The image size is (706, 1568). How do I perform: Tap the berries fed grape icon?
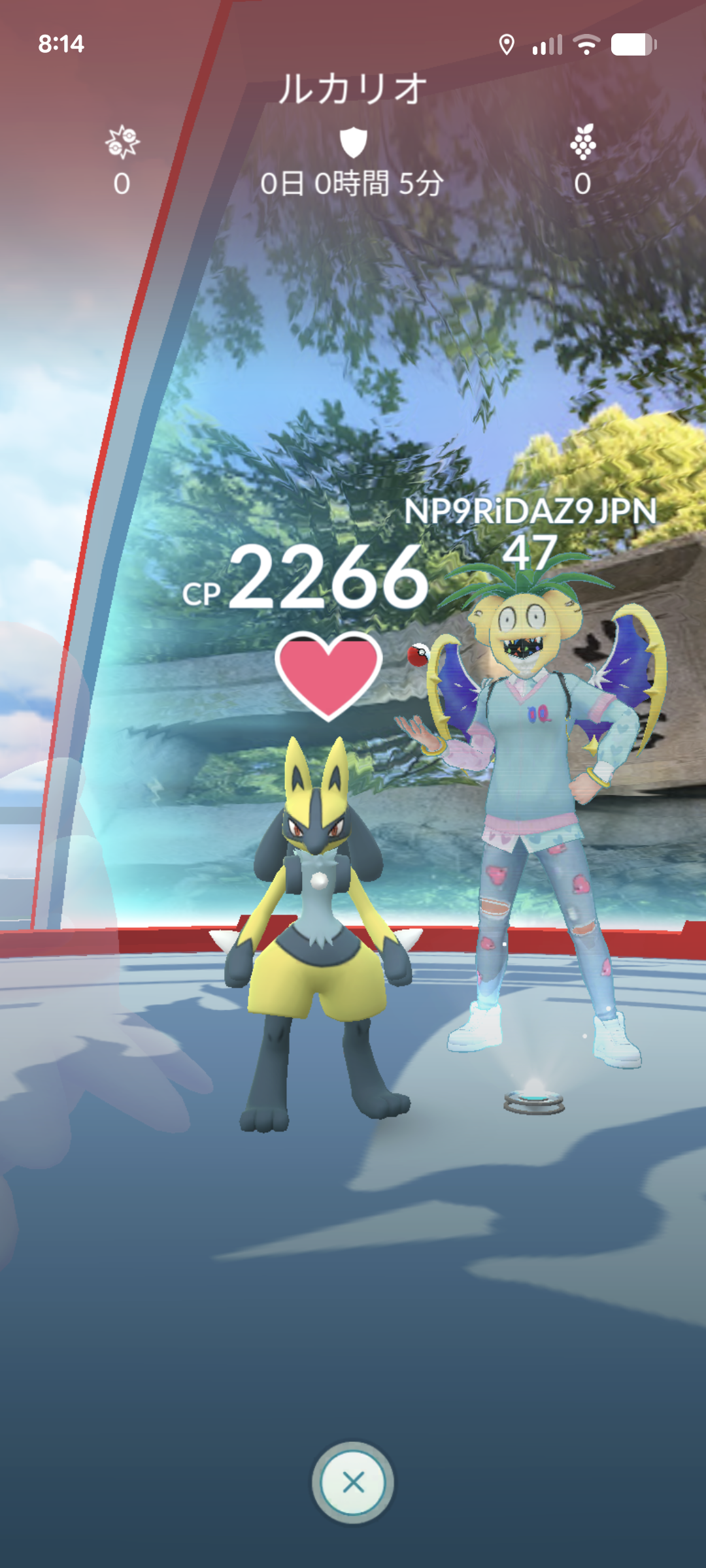[582, 142]
